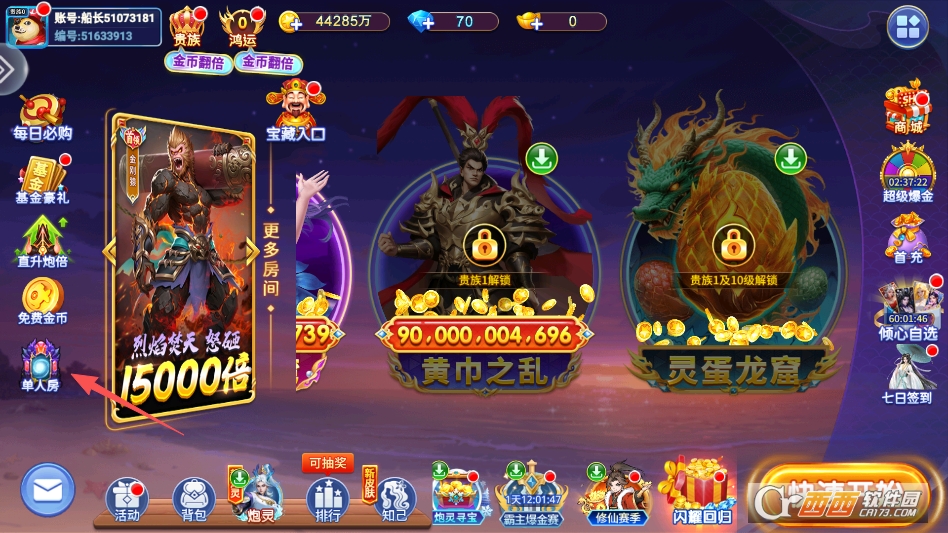Open the 背包 backpack
This screenshot has width=948, height=533.
194,498
